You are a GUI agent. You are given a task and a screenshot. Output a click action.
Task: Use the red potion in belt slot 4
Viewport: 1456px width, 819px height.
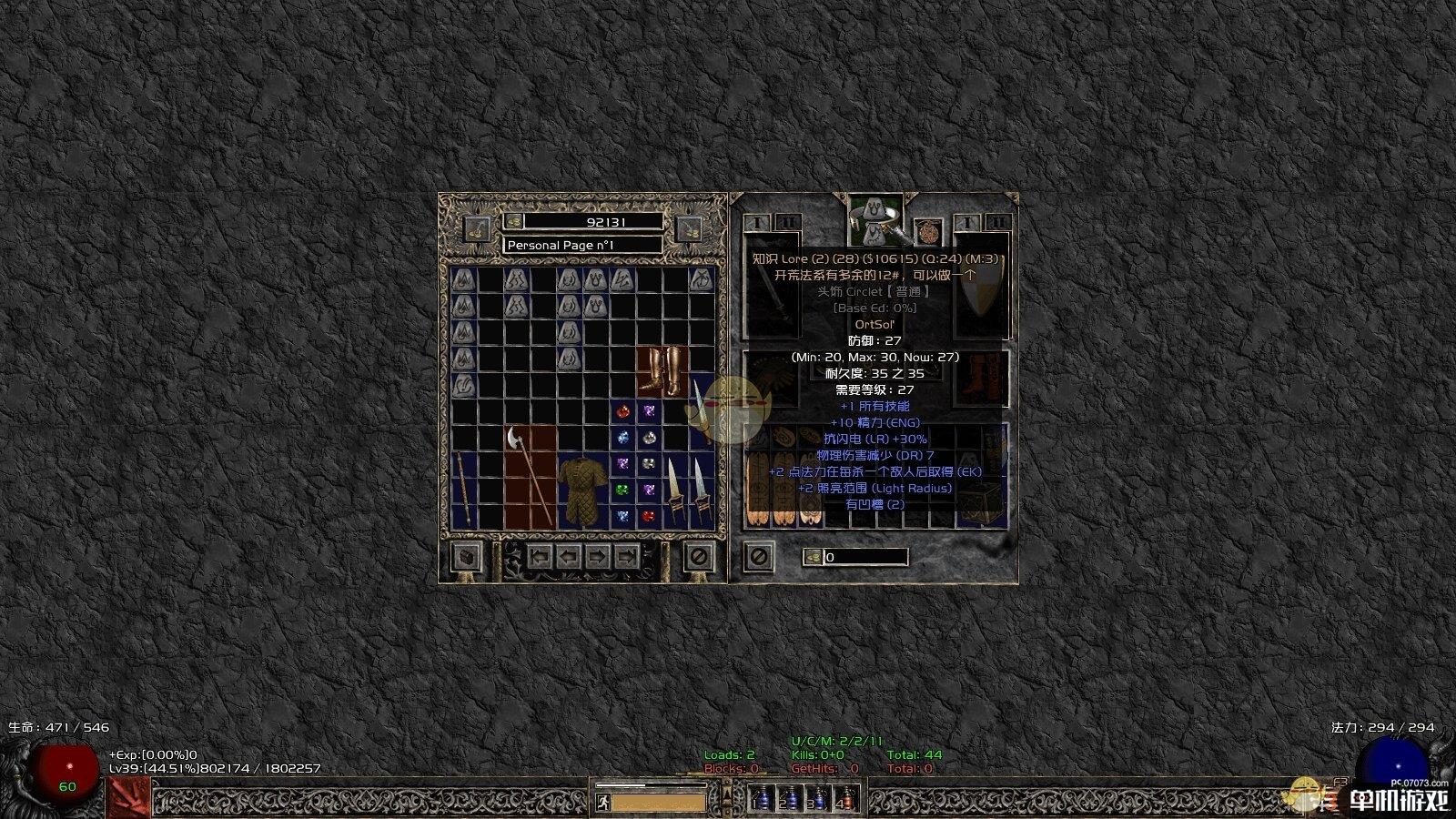845,800
